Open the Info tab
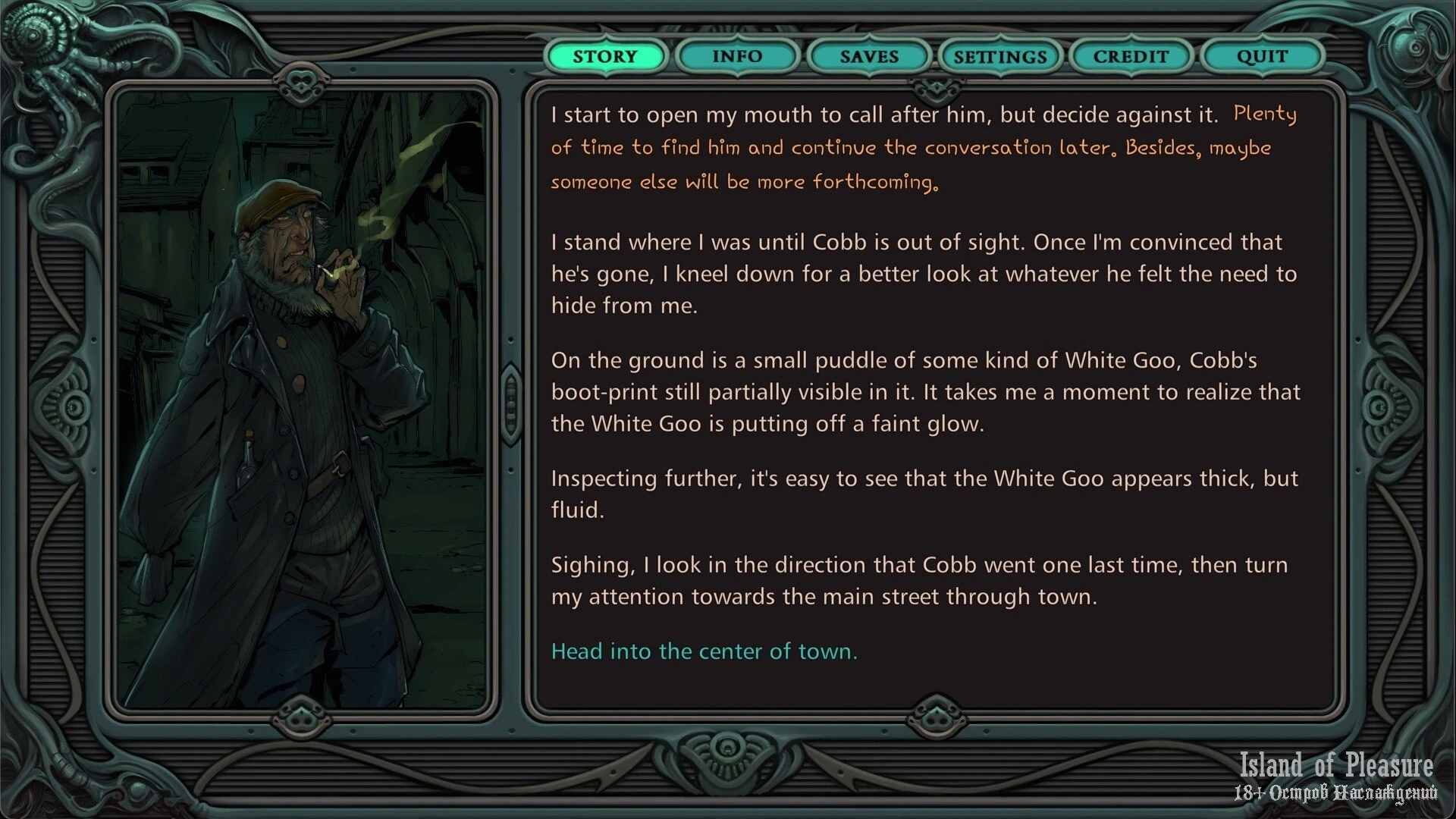This screenshot has height=819, width=1456. (736, 56)
